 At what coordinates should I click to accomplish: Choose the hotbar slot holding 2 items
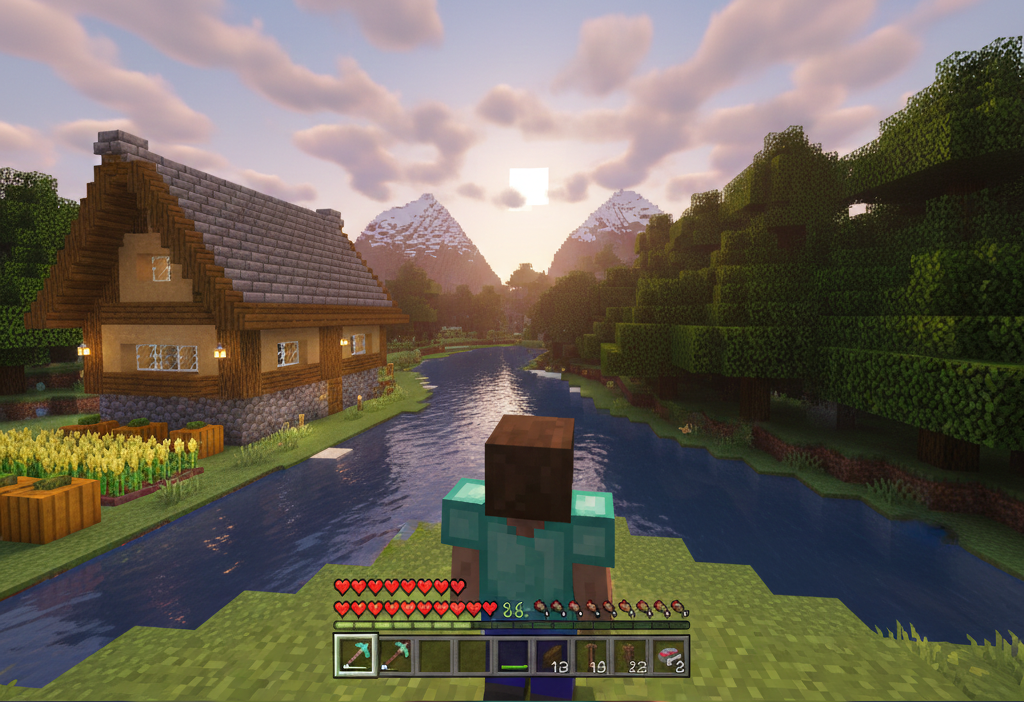tap(669, 656)
